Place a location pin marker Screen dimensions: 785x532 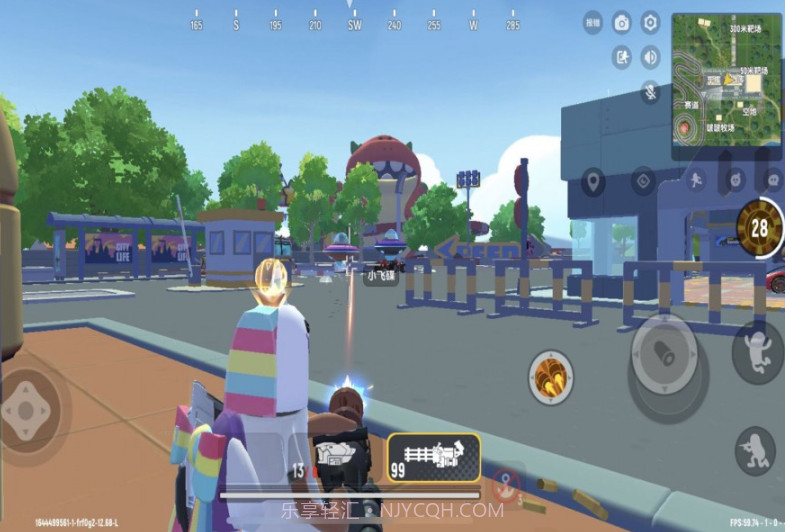tap(593, 181)
